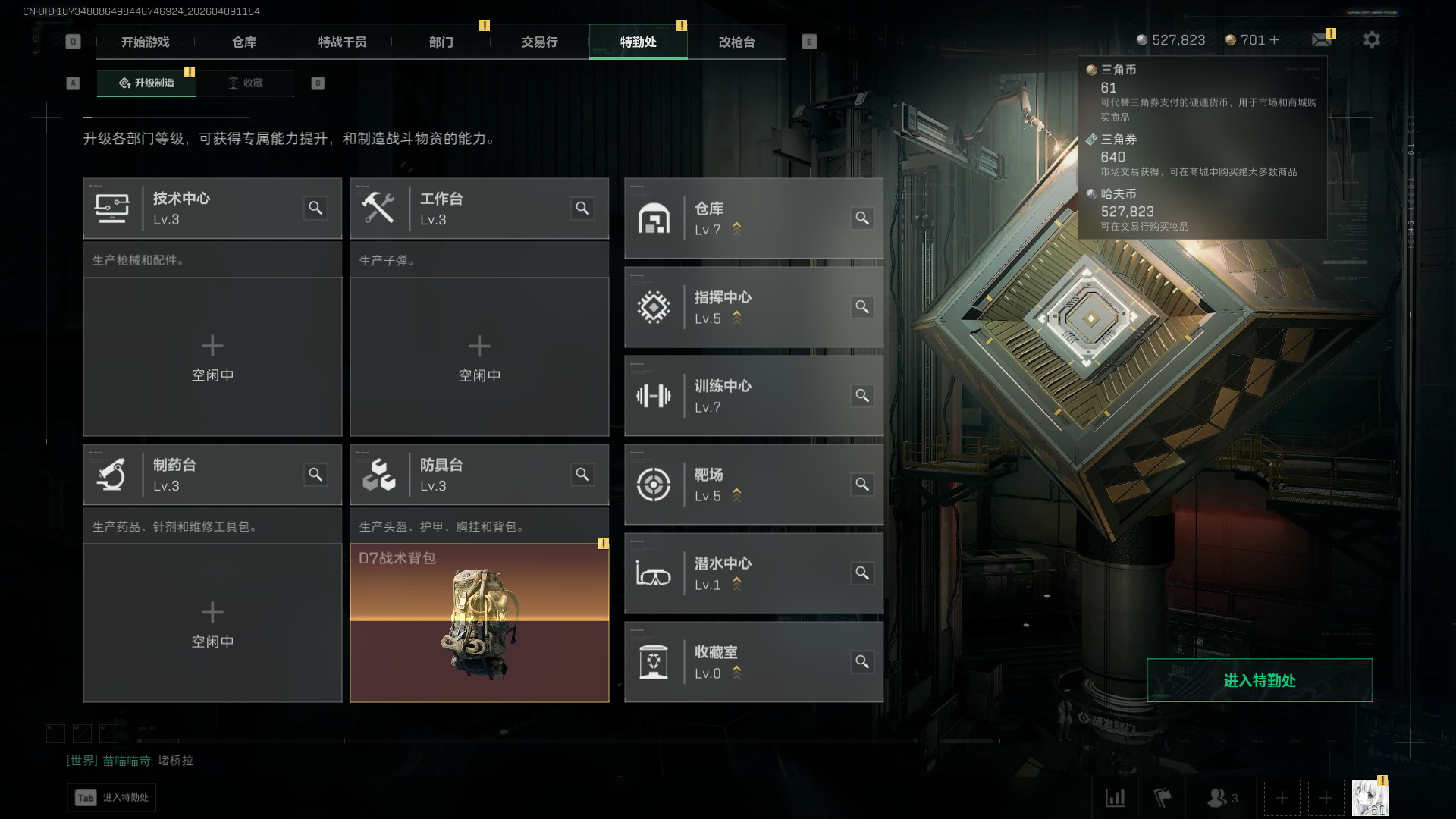Open the 仓库 top navigation tab

[244, 42]
